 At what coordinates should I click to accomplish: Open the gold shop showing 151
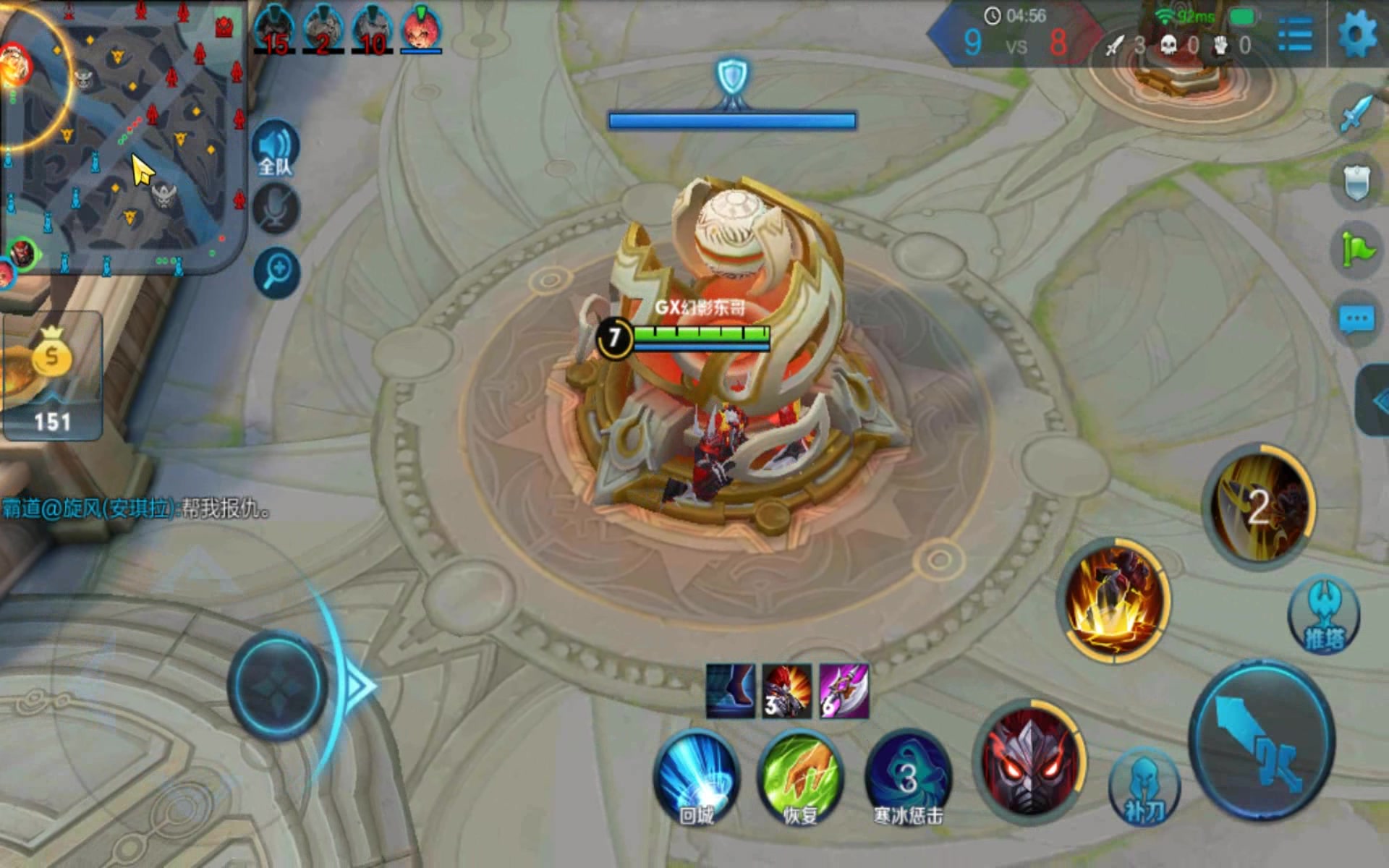click(52, 376)
